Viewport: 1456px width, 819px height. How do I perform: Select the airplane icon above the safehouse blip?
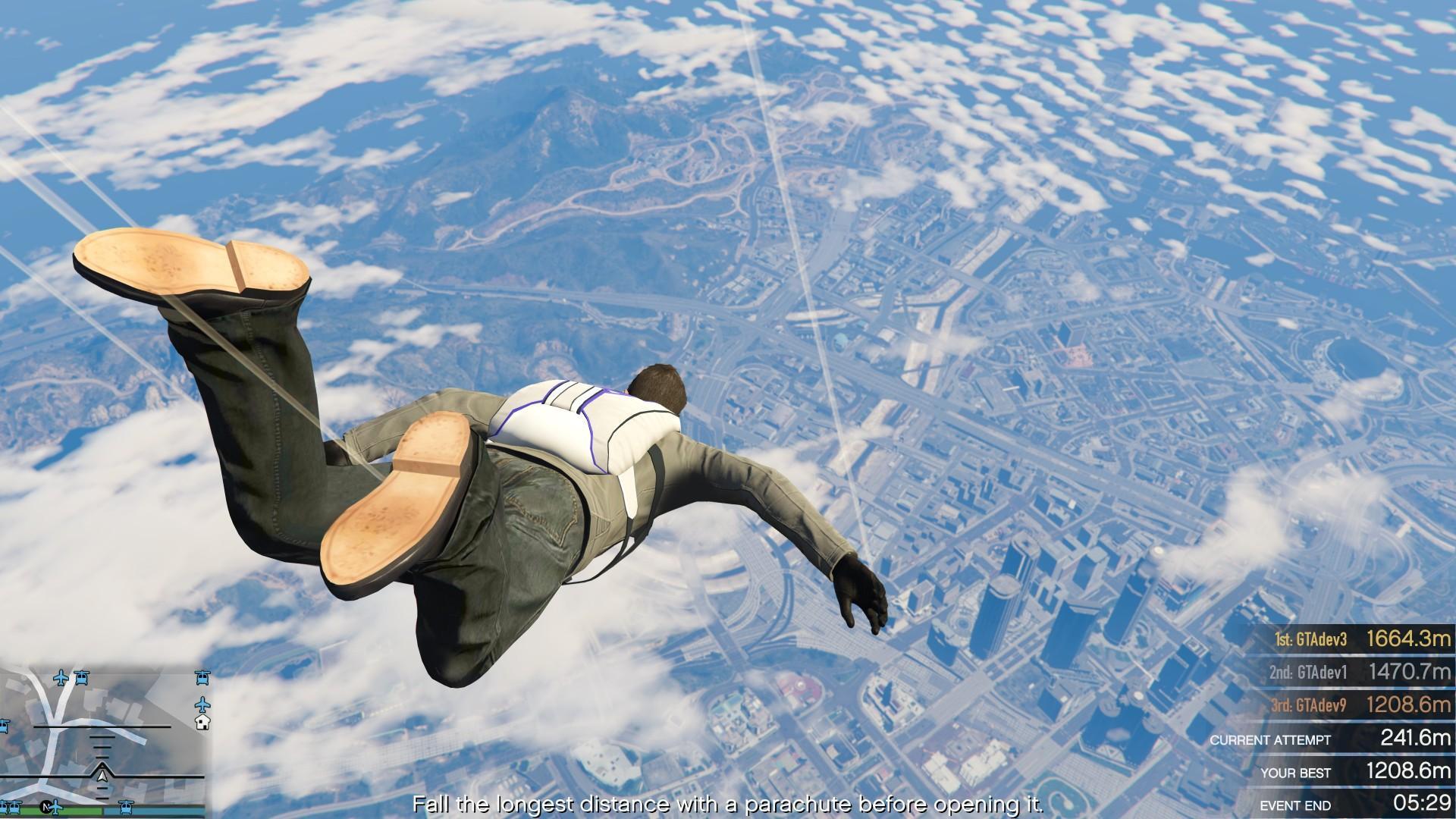click(x=202, y=704)
